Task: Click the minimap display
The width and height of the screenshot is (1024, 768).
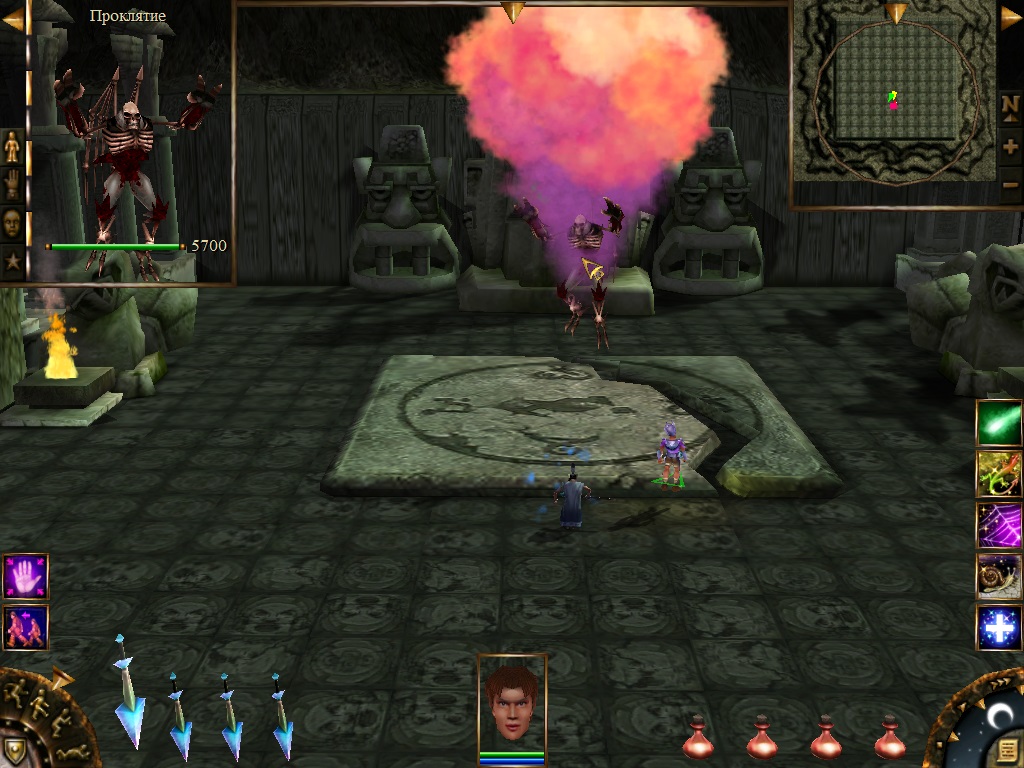Action: [895, 100]
